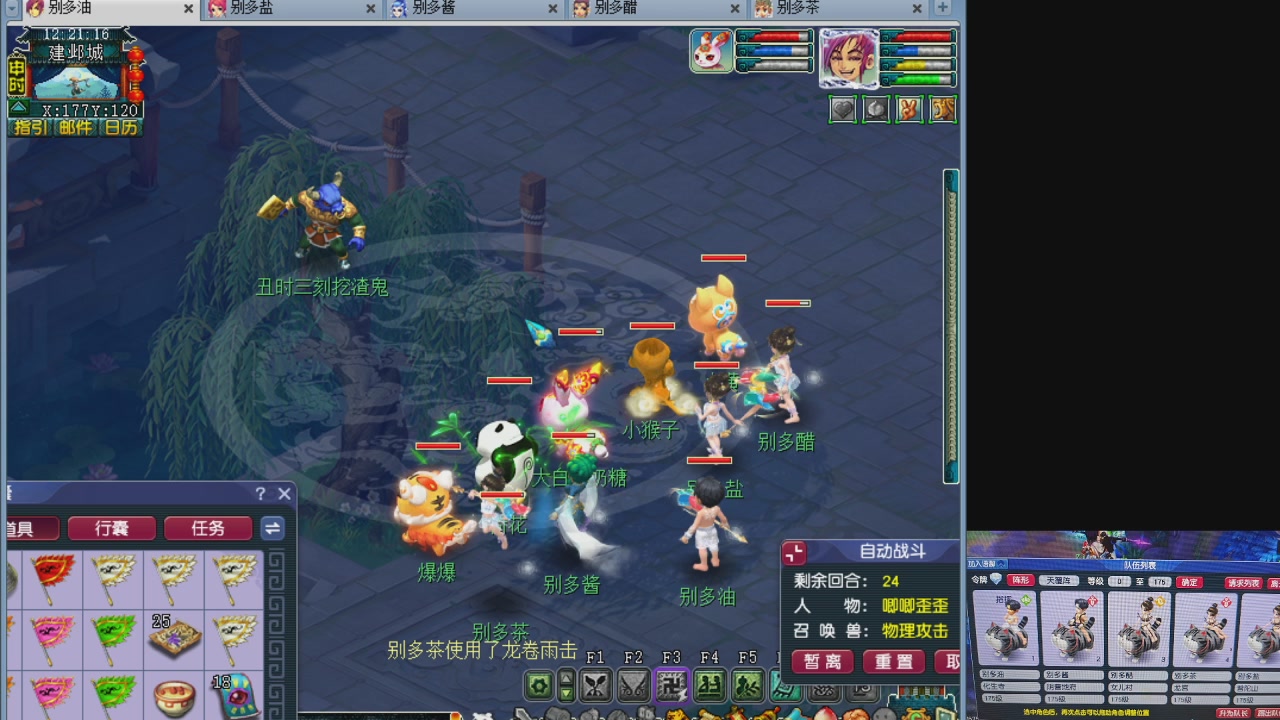
Task: Select the F2 skill icon on the hotbar
Action: pyautogui.click(x=634, y=685)
